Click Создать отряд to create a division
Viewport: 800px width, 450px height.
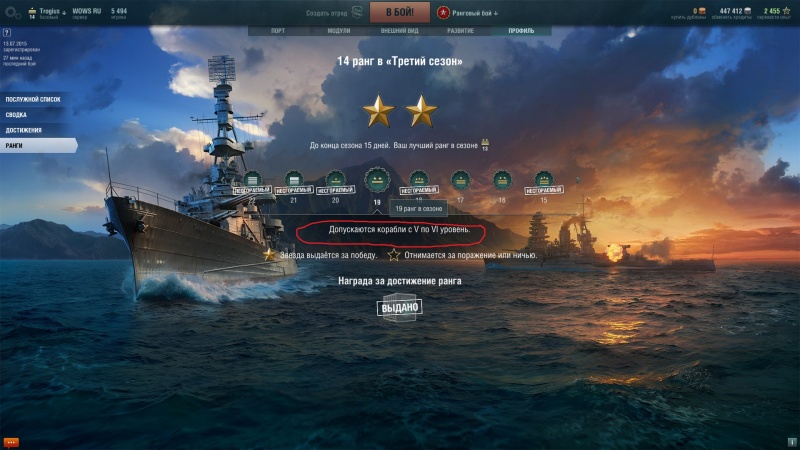pyautogui.click(x=333, y=13)
